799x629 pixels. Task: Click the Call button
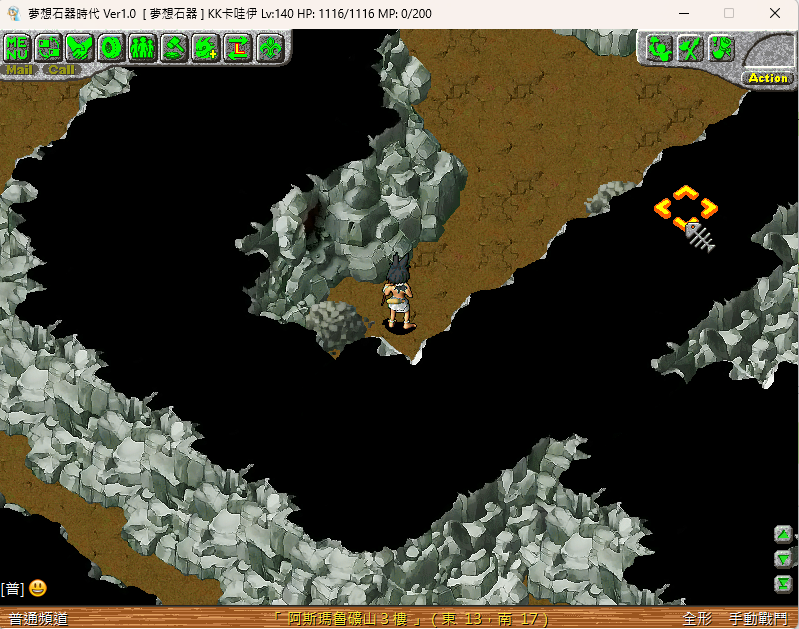[x=61, y=70]
